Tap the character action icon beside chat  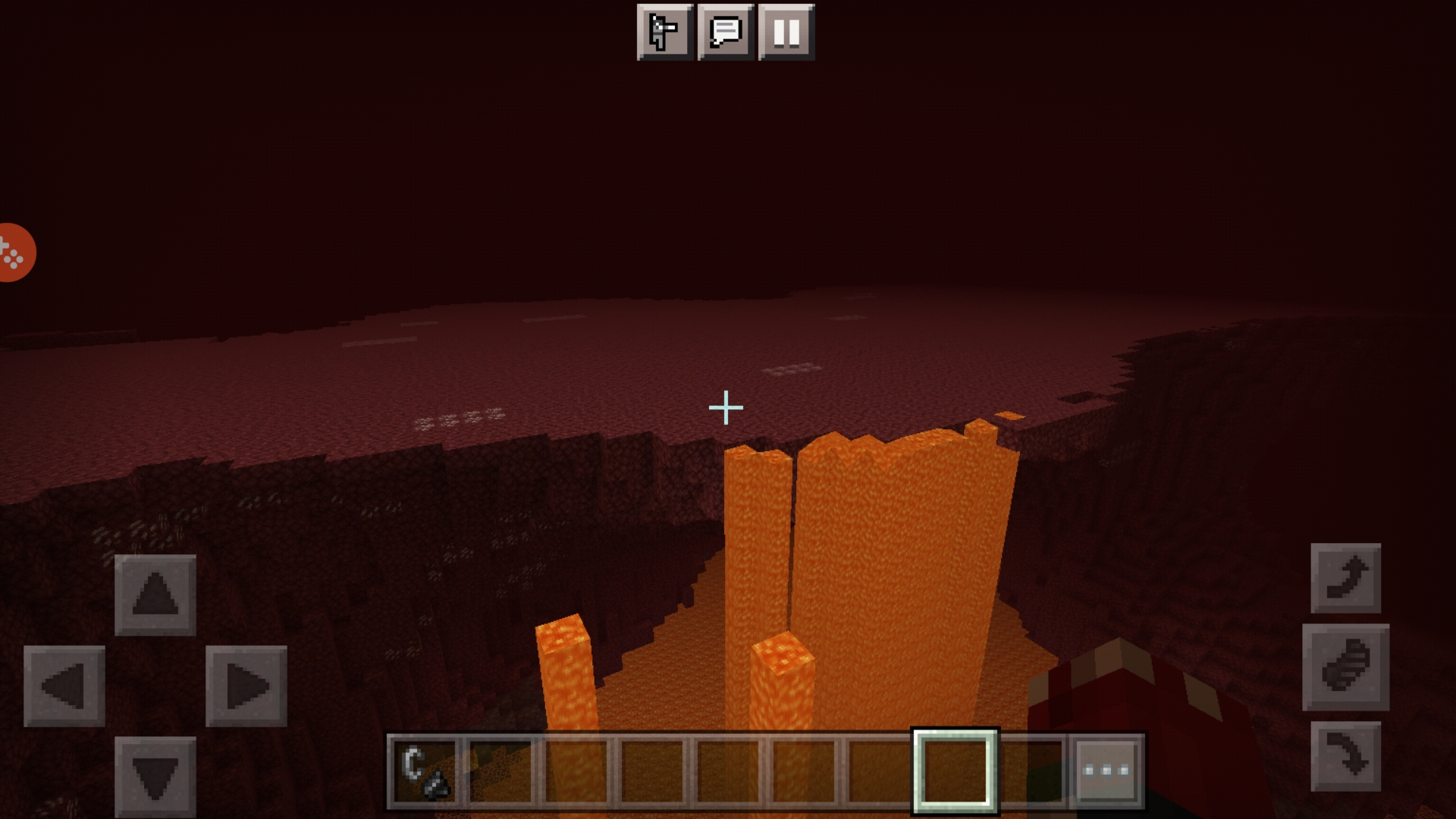coord(664,32)
